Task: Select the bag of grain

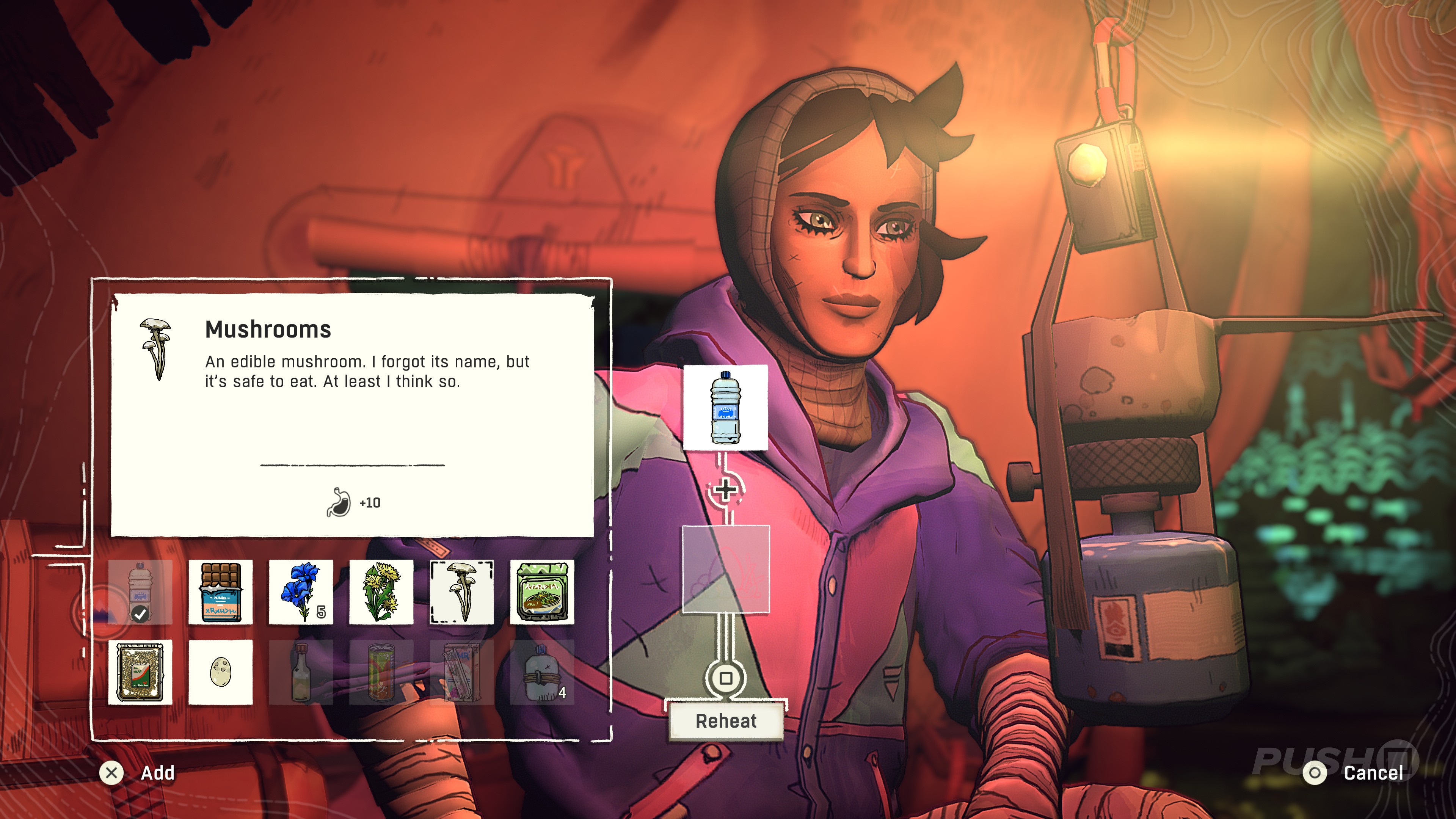Action: (x=140, y=672)
